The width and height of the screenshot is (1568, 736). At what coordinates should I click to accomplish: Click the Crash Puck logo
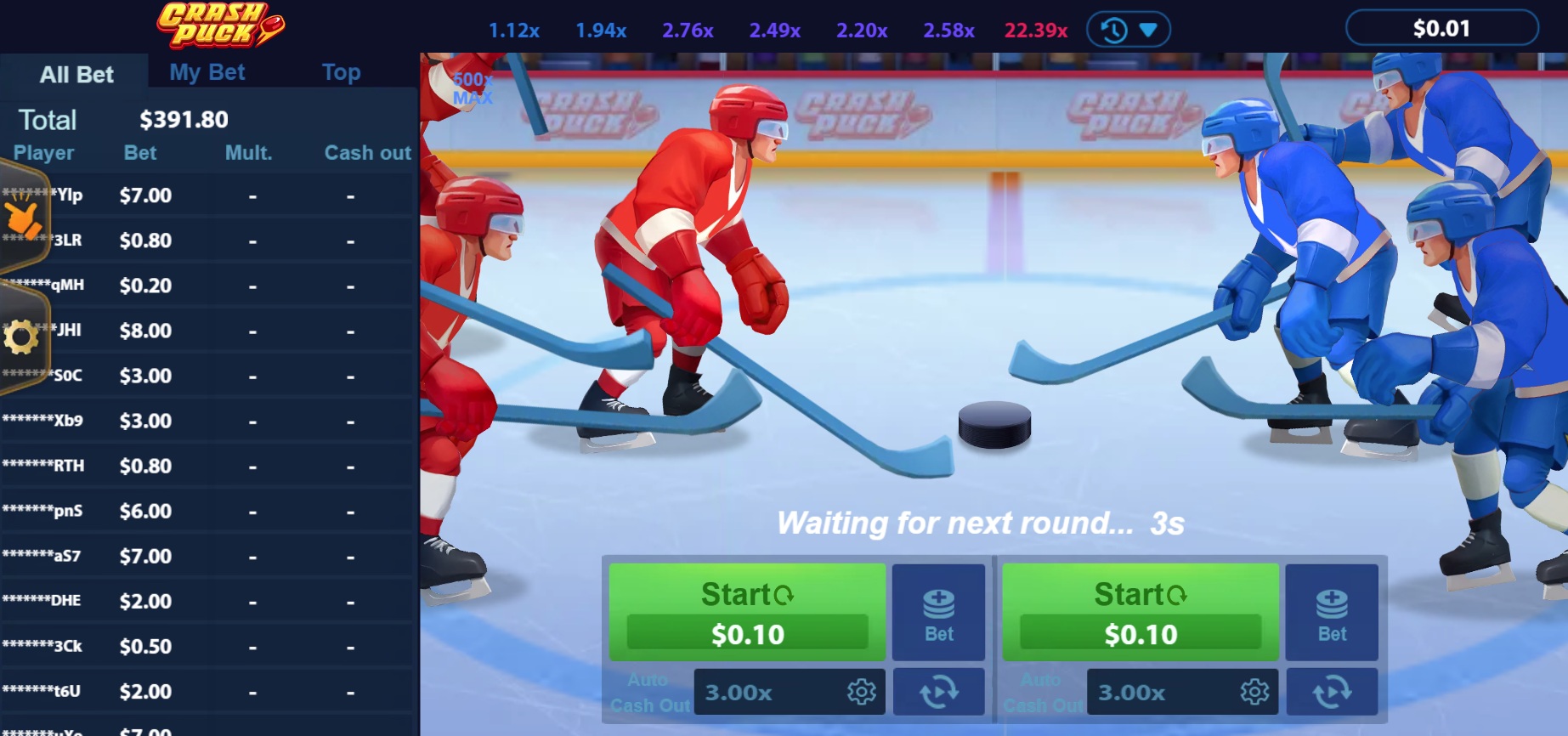pyautogui.click(x=219, y=25)
